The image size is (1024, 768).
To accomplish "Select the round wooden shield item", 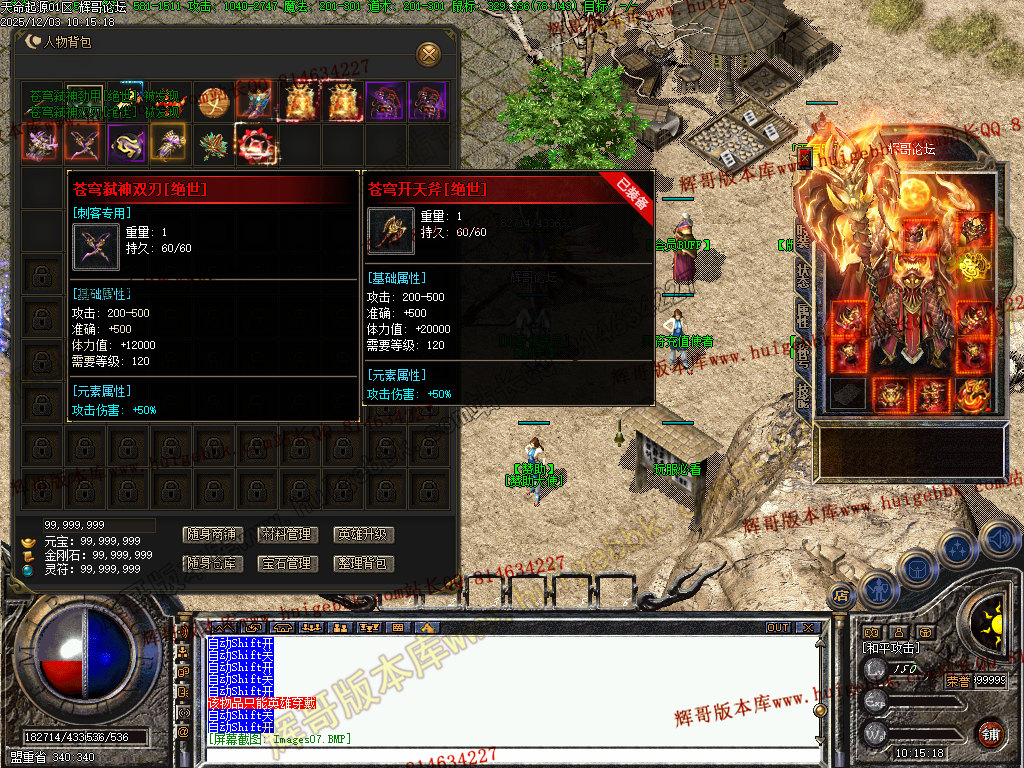I will (213, 101).
